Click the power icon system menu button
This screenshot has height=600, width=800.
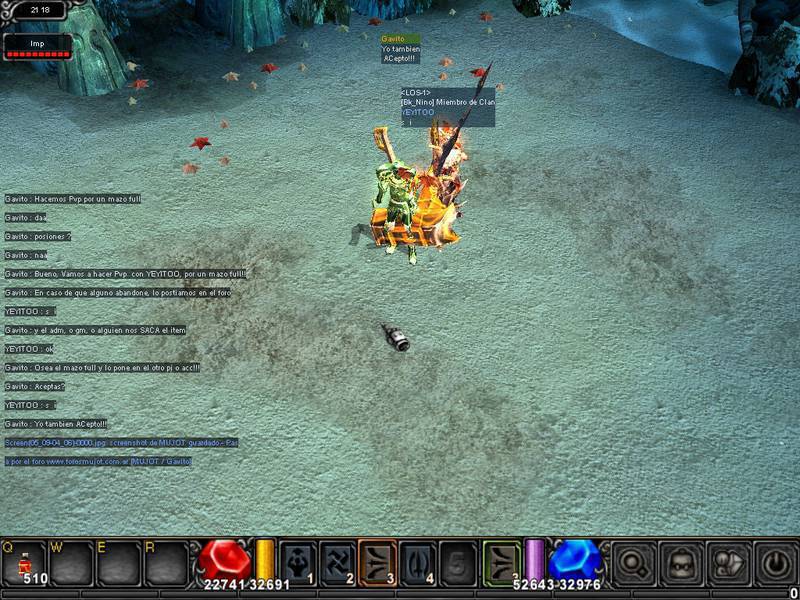776,563
